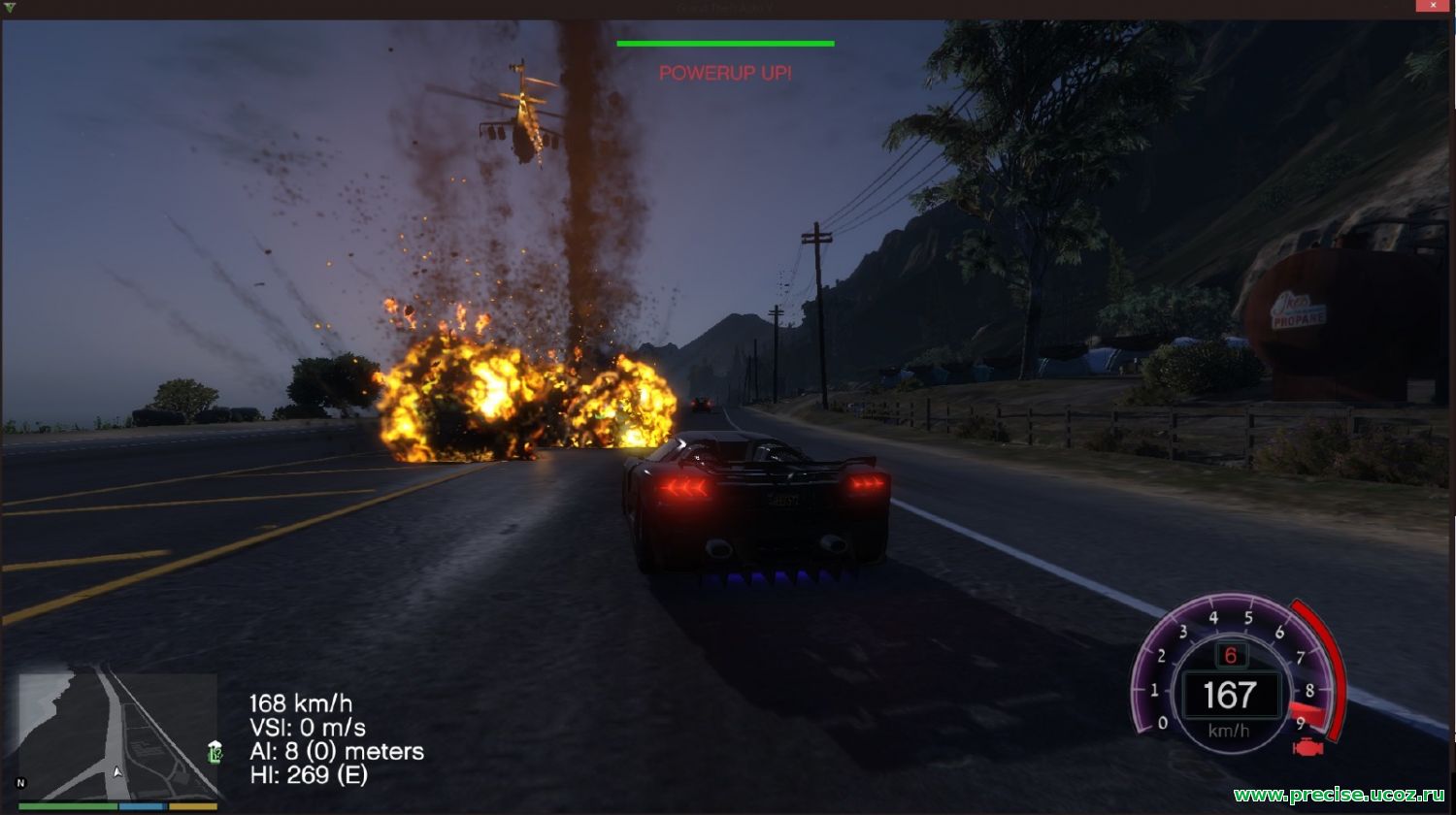Click the white house marker above the minimap blip
Screen dimensions: 1456x815
[x=215, y=745]
